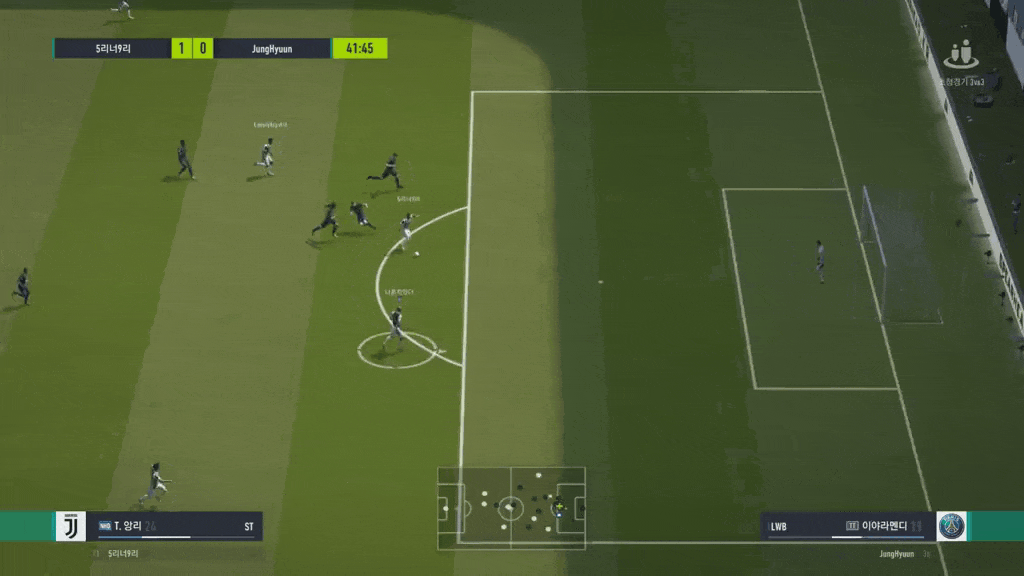
Task: Click the T. 앙리 striker name panel
Action: click(x=175, y=526)
